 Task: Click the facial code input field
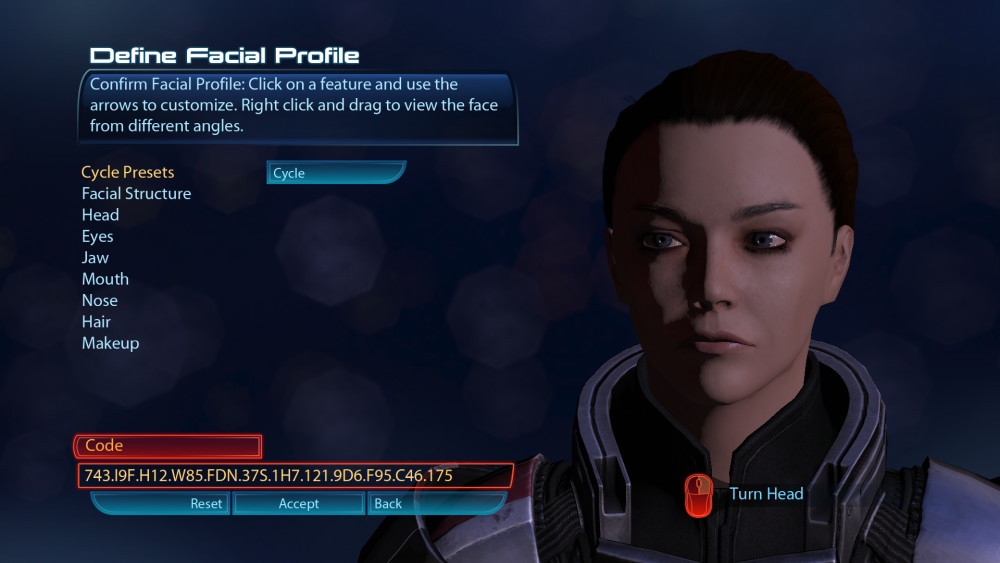pyautogui.click(x=295, y=475)
